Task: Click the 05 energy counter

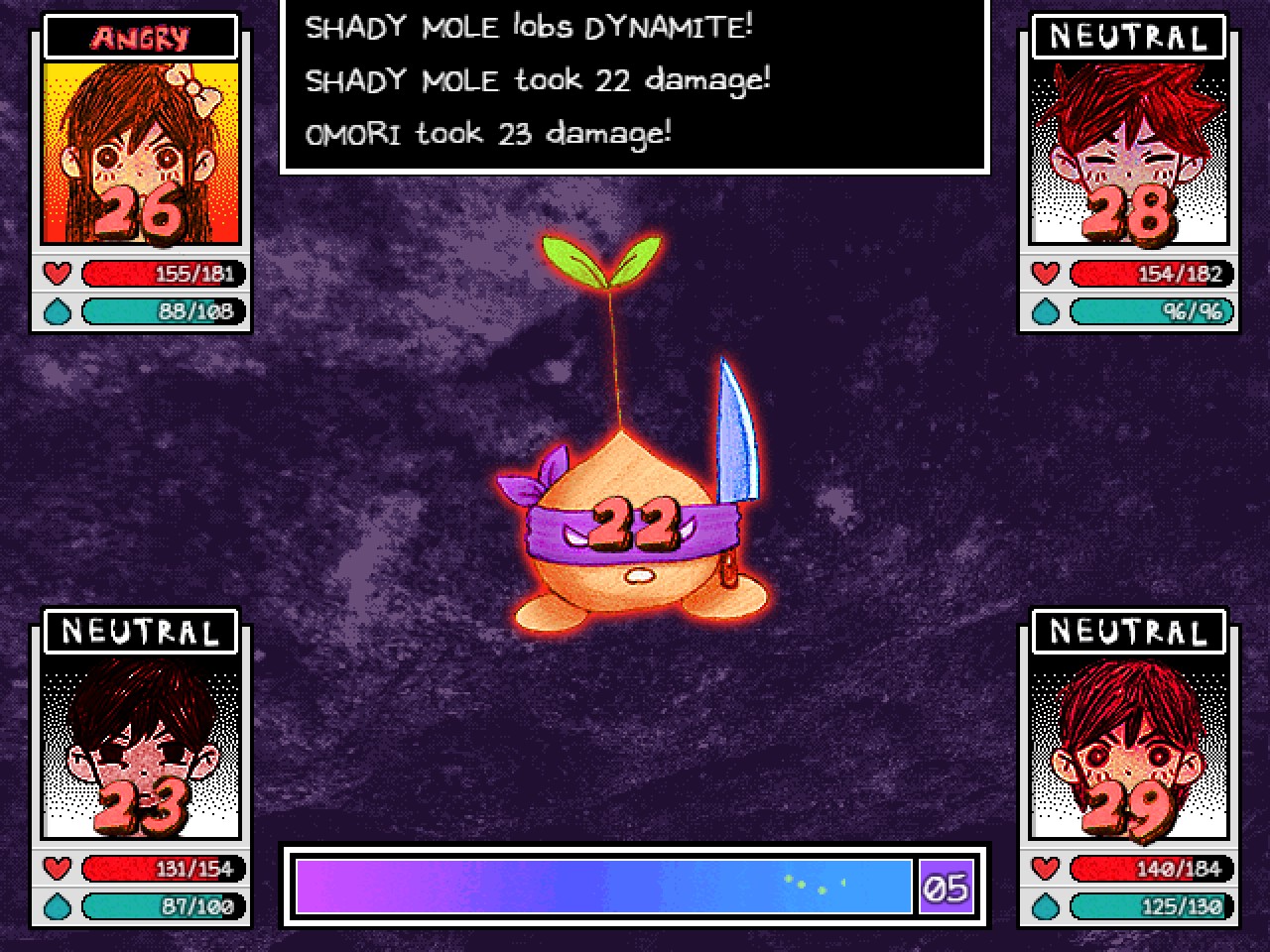Action: (x=946, y=888)
